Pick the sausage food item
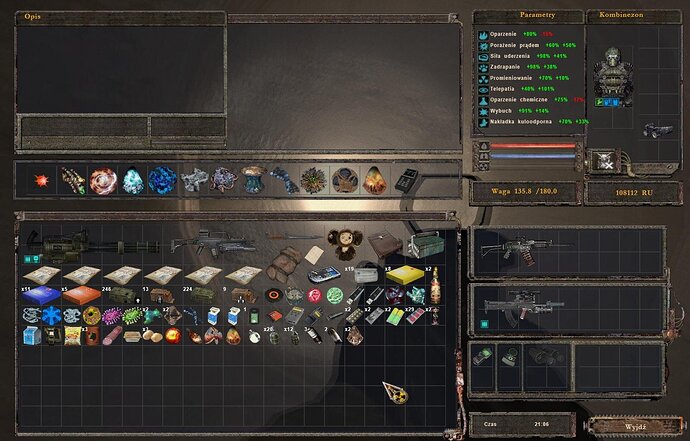690x441 pixels. [x=113, y=336]
